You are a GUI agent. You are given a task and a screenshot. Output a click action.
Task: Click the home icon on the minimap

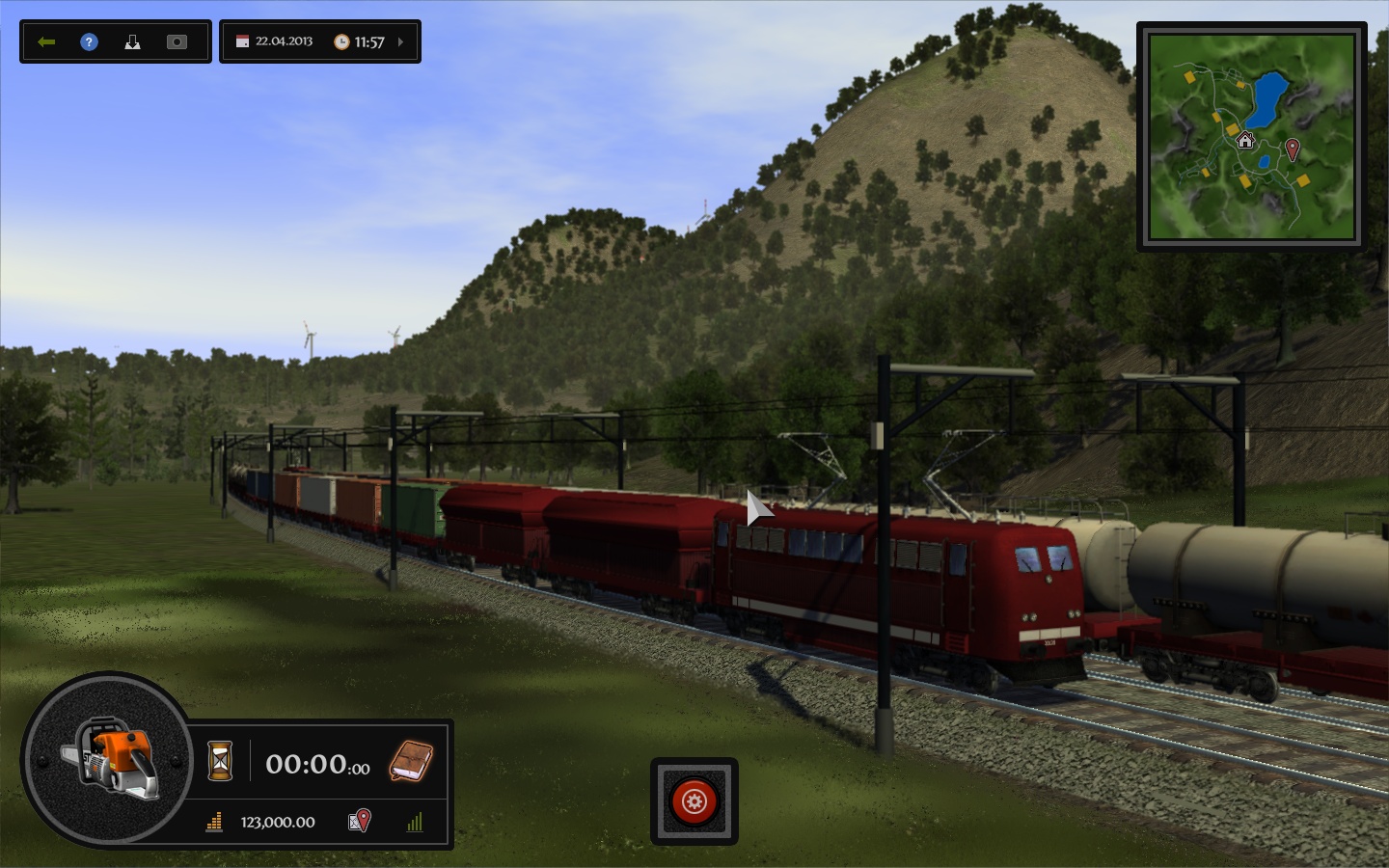(x=1245, y=142)
